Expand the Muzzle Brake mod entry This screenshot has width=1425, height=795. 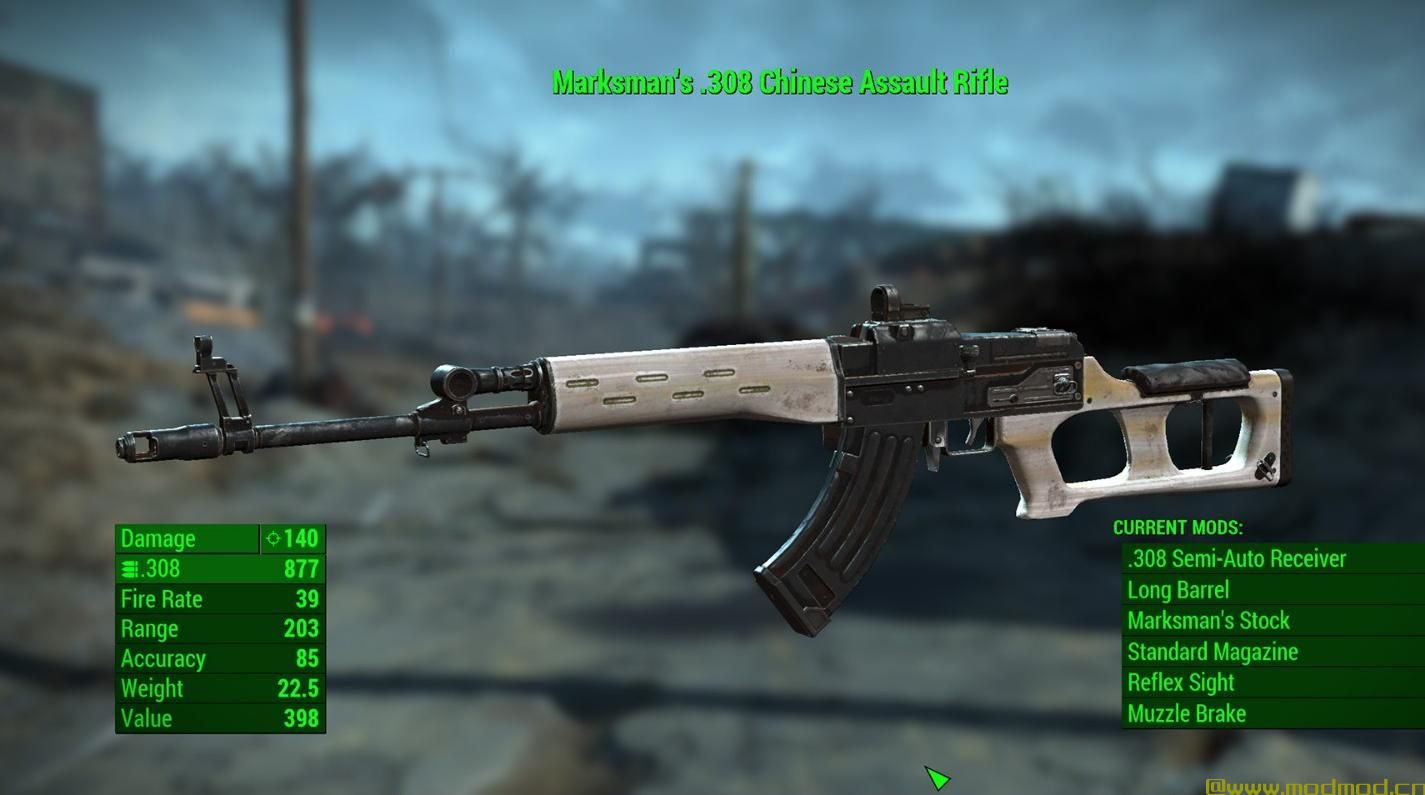click(x=1187, y=714)
